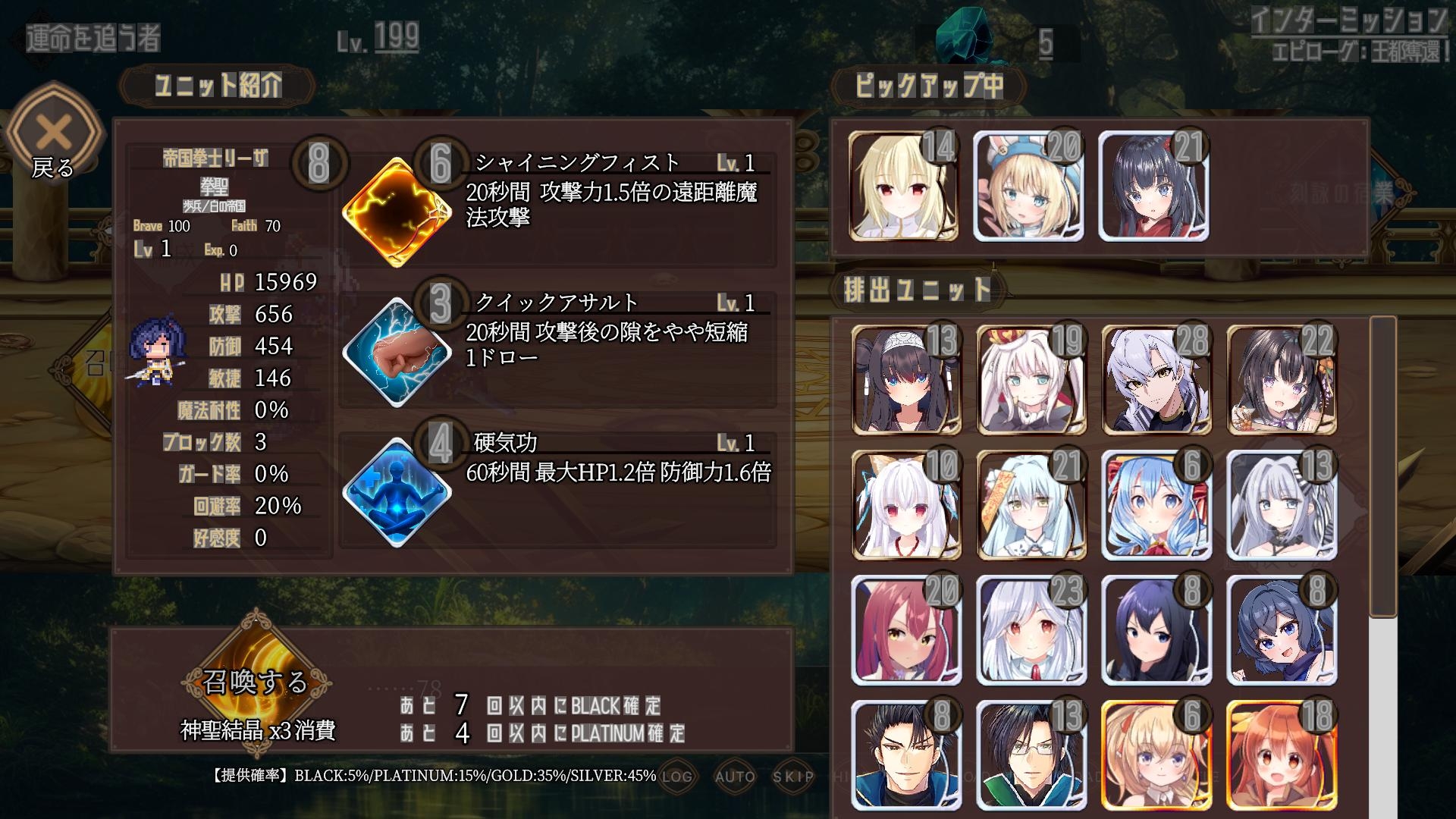
Task: Open the LOG button
Action: (x=676, y=776)
